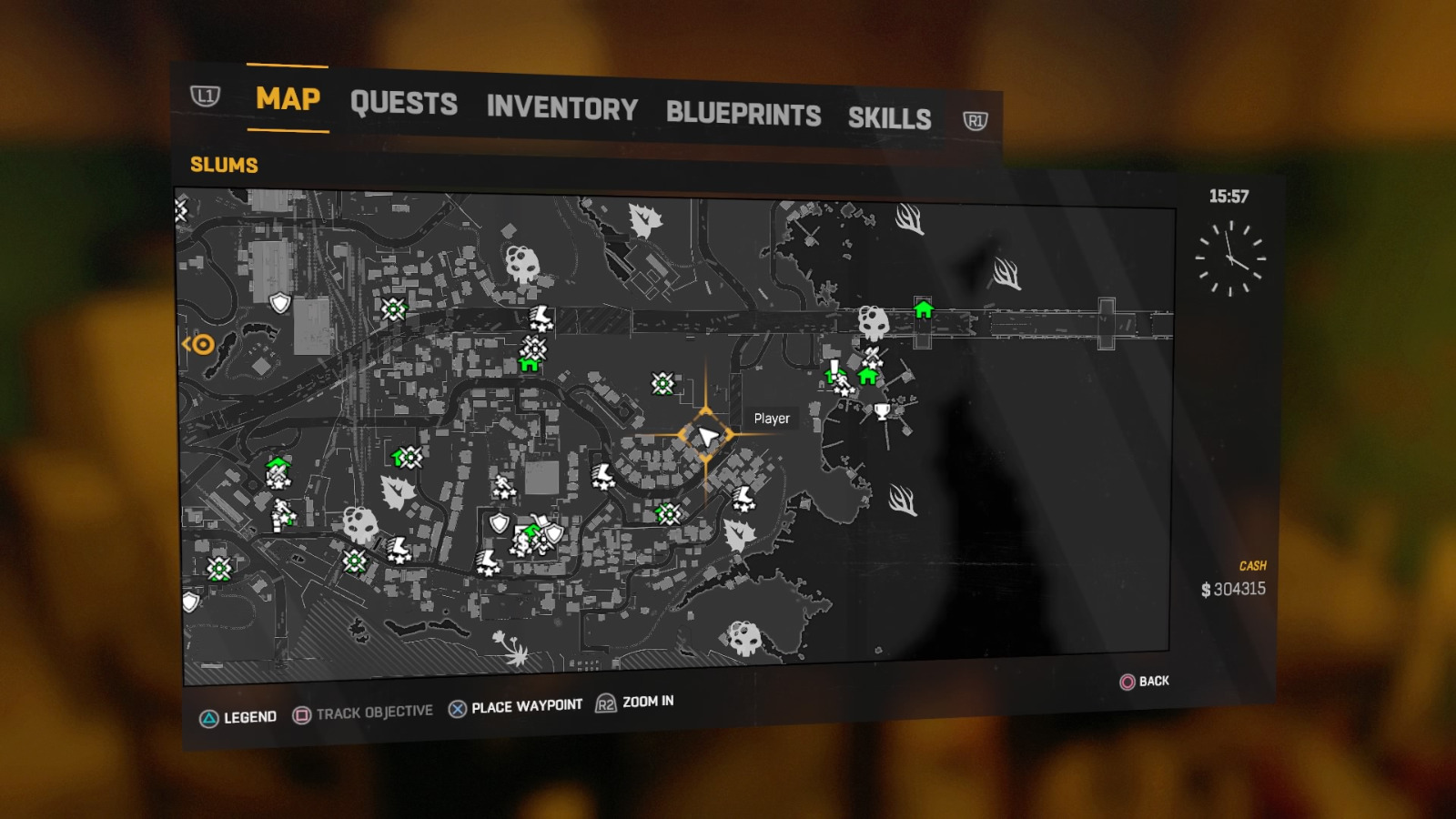Viewport: 1456px width, 819px height.
Task: Select a white shield zone icon on the map
Action: (278, 300)
